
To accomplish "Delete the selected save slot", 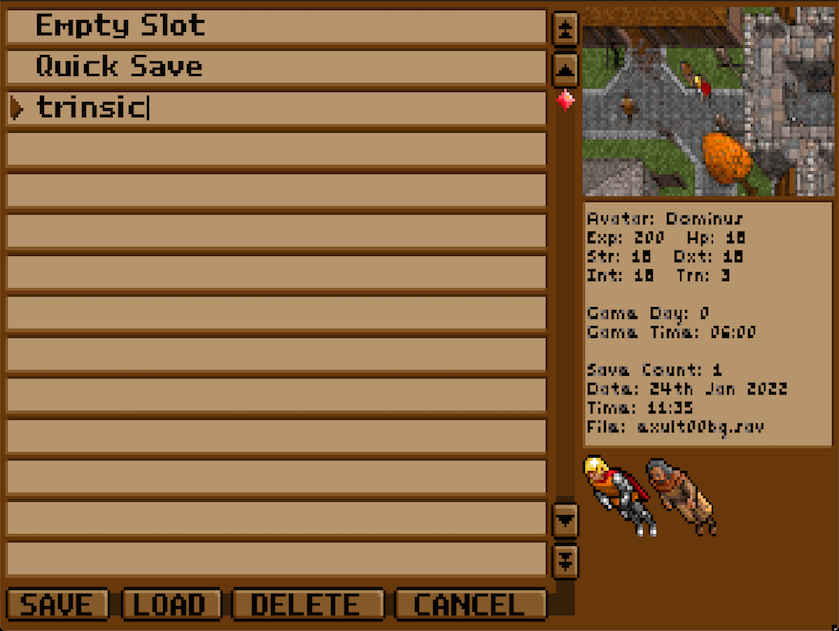I will click(x=307, y=605).
